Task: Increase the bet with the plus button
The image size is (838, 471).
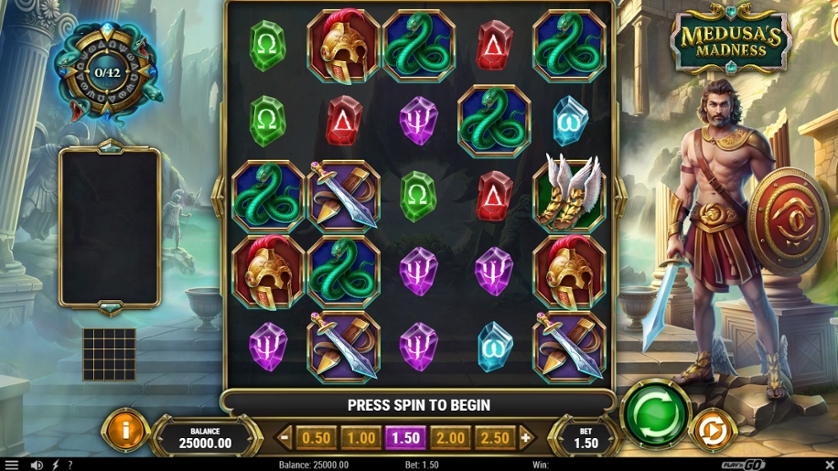Action: click(527, 438)
